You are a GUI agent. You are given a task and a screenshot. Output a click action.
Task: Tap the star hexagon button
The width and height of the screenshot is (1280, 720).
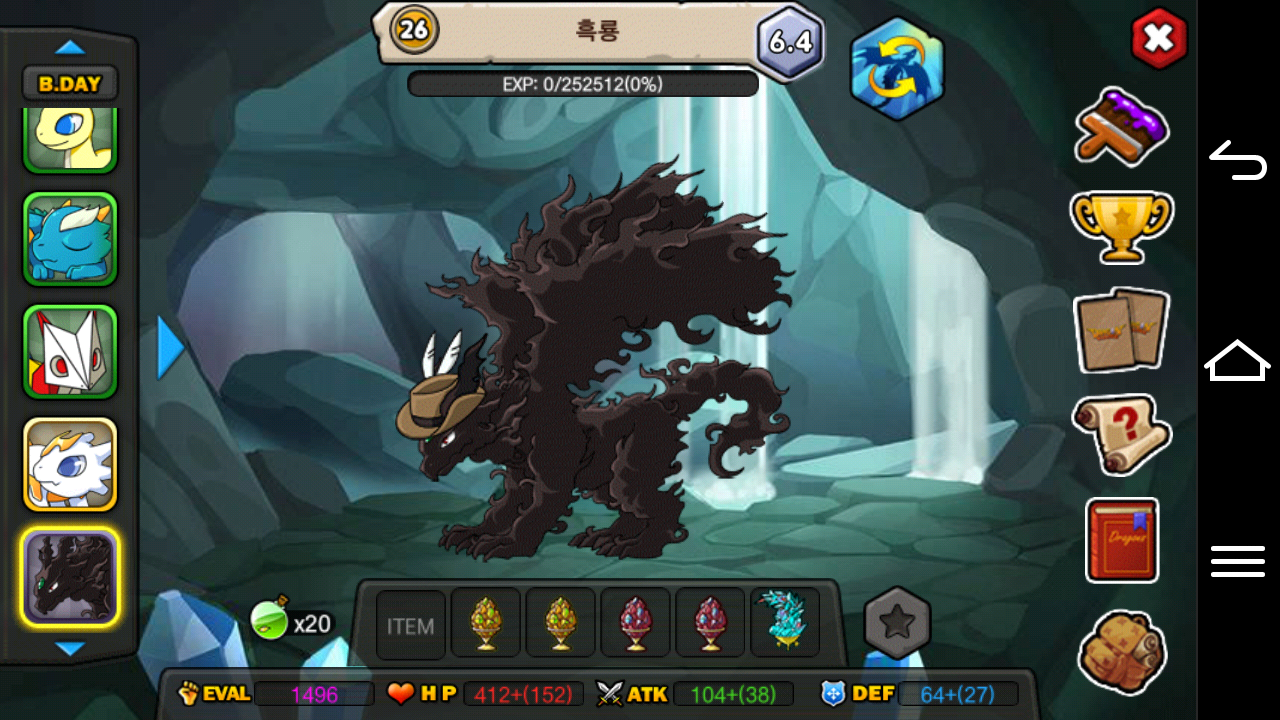point(897,623)
